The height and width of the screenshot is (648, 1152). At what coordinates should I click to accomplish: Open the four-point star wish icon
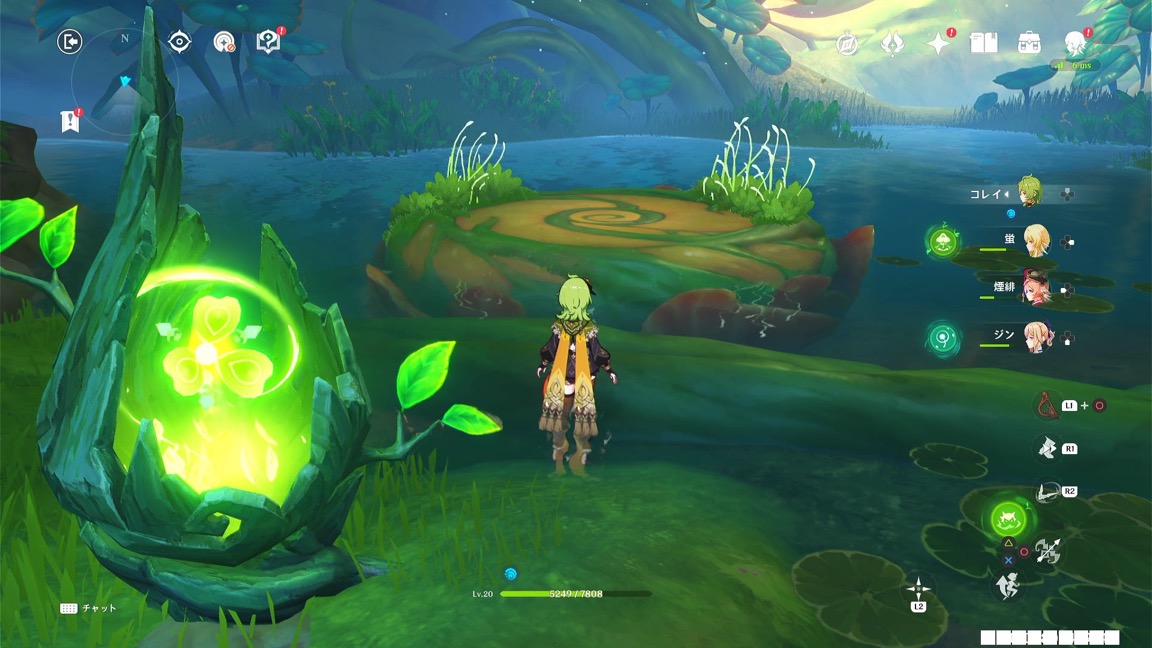pyautogui.click(x=938, y=43)
